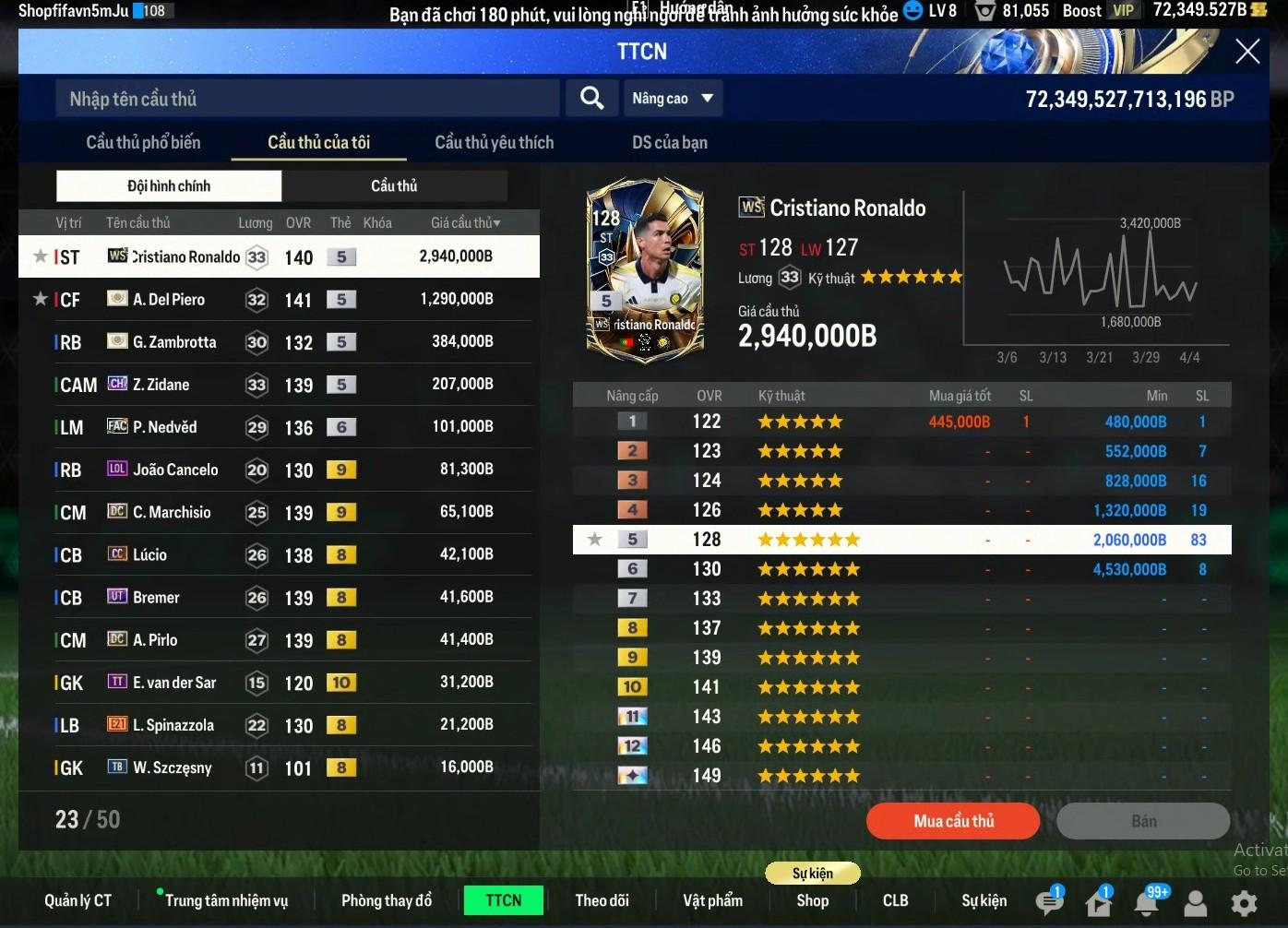Viewport: 1288px width, 928px height.
Task: Choose the Z. Zidane row
Action: pyautogui.click(x=277, y=385)
